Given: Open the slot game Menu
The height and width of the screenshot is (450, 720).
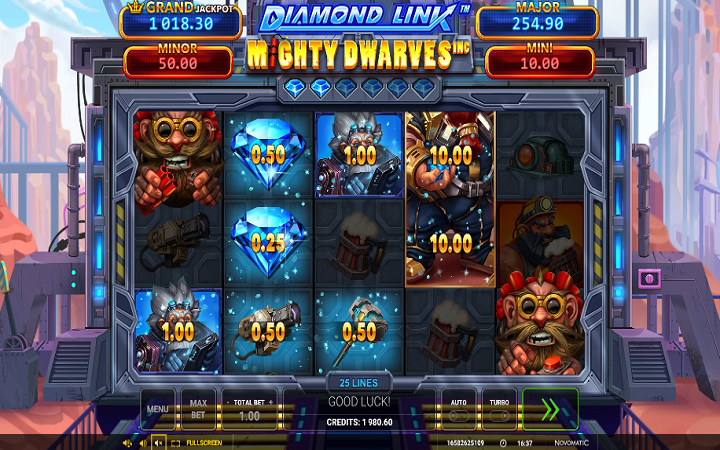Looking at the screenshot, I should click(158, 408).
